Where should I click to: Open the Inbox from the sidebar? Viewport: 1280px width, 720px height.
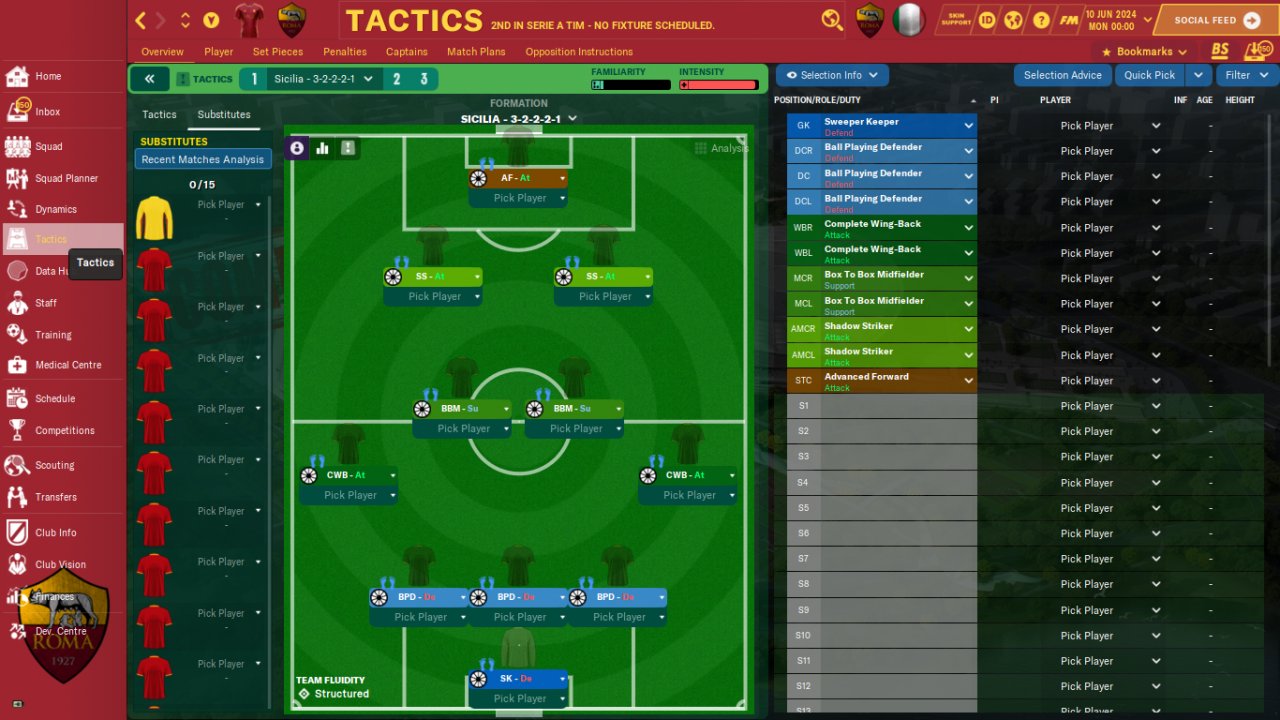[x=47, y=112]
